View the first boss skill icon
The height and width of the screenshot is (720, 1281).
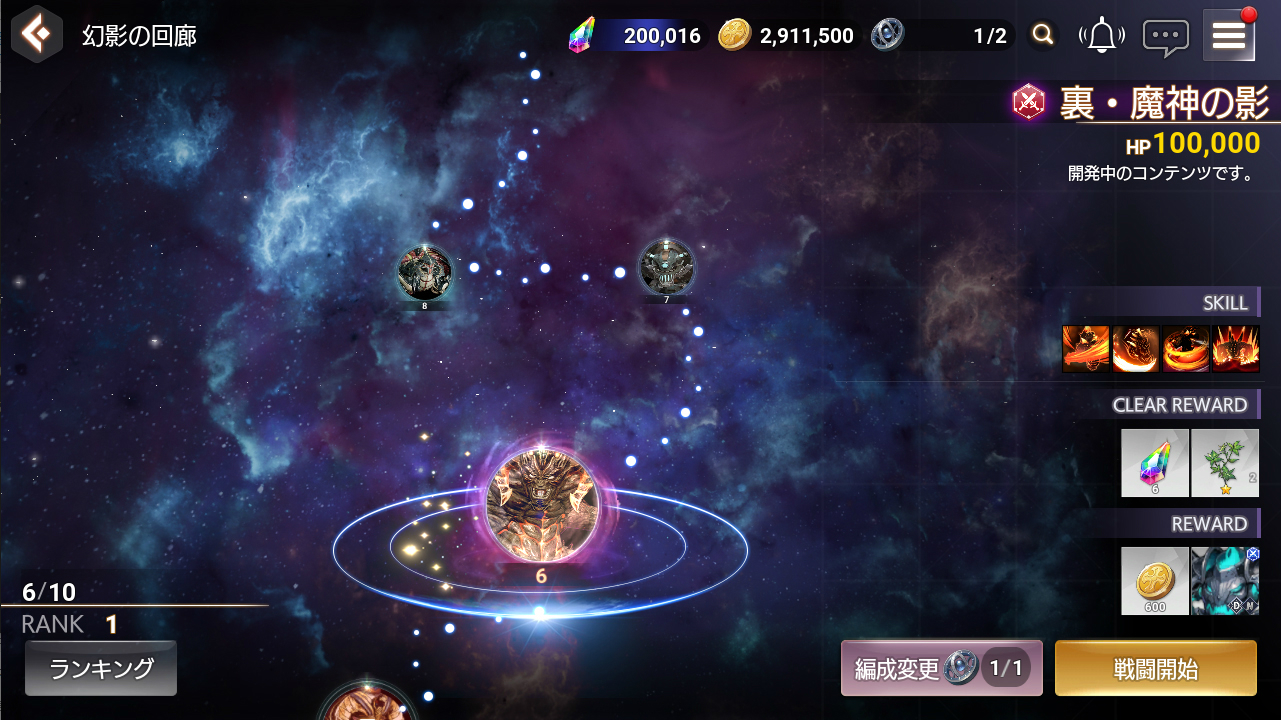tap(1086, 349)
